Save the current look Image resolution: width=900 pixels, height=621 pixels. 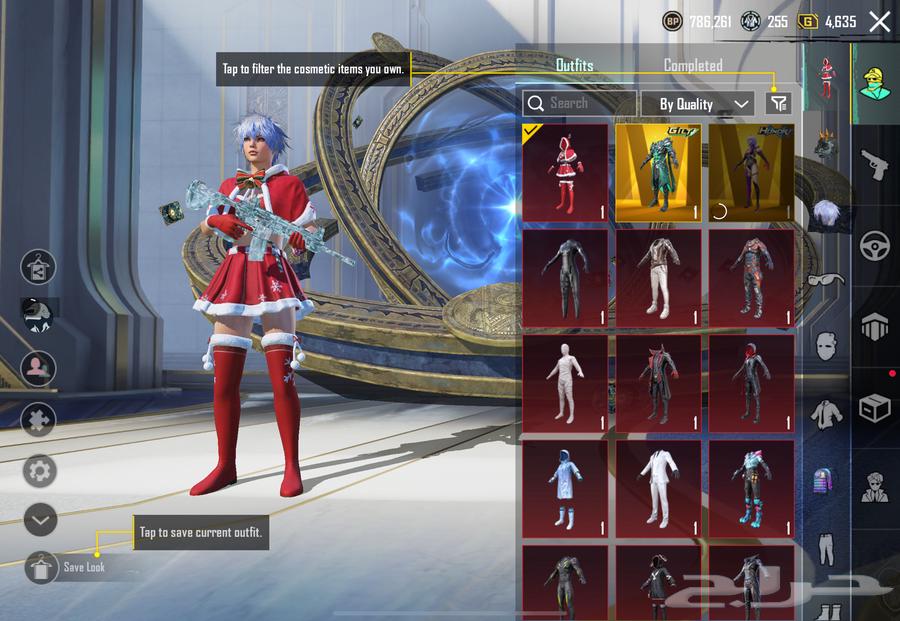coord(42,567)
